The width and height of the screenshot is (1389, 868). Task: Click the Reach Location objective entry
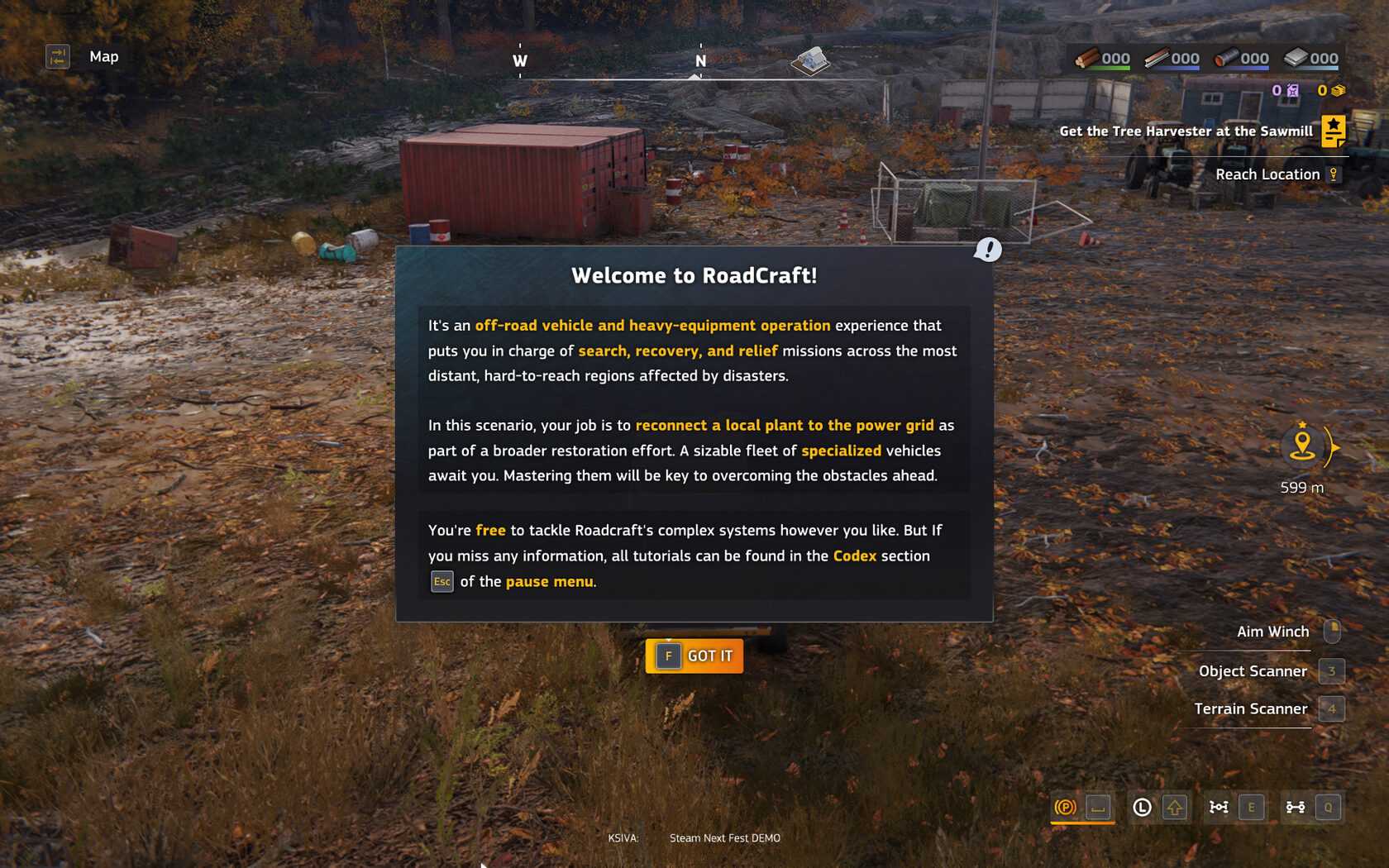(1267, 174)
